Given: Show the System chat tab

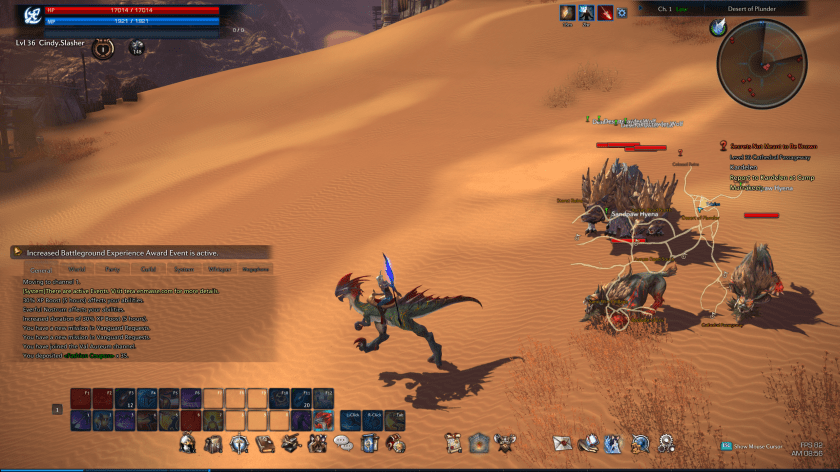Looking at the screenshot, I should [183, 269].
